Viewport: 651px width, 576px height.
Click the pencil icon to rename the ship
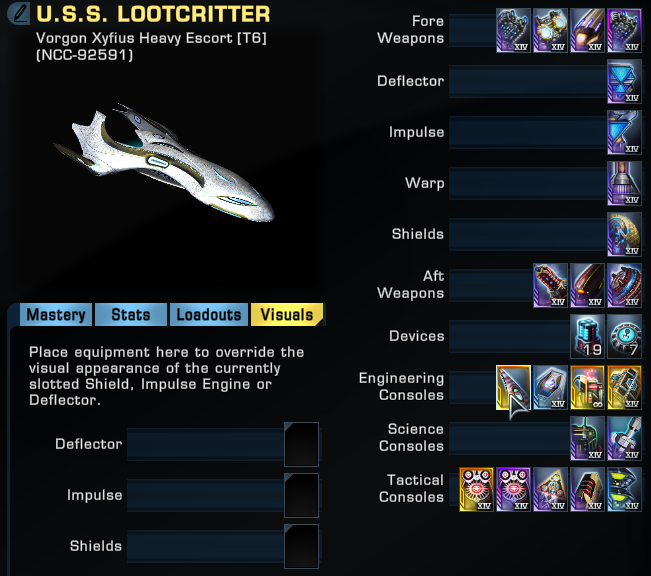pyautogui.click(x=17, y=15)
